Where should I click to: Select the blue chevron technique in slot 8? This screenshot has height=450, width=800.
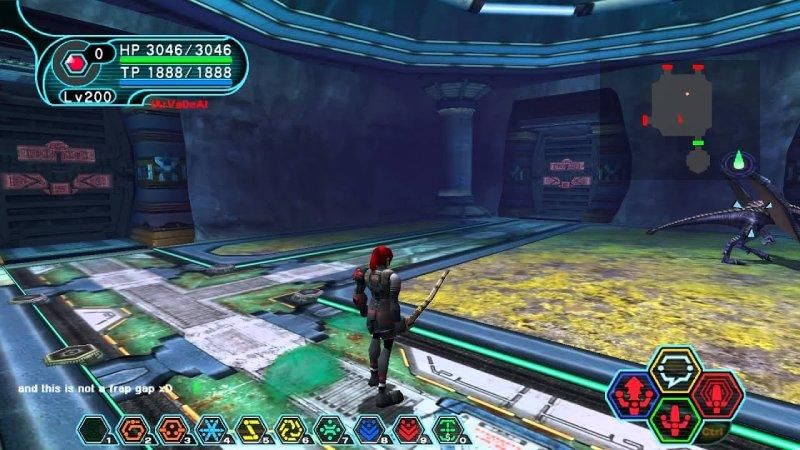click(367, 429)
